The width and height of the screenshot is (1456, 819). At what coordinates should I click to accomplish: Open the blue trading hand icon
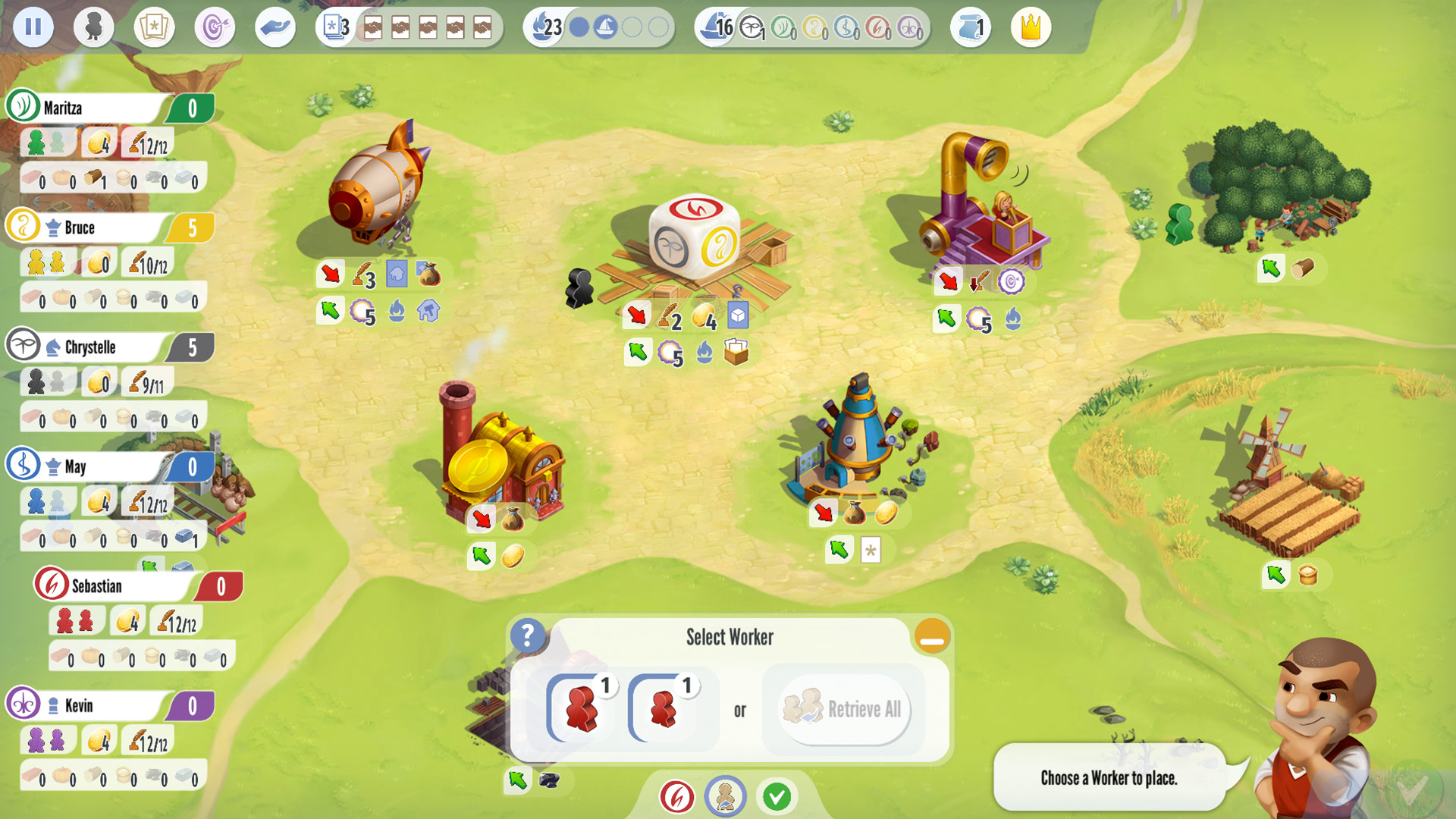click(x=275, y=27)
